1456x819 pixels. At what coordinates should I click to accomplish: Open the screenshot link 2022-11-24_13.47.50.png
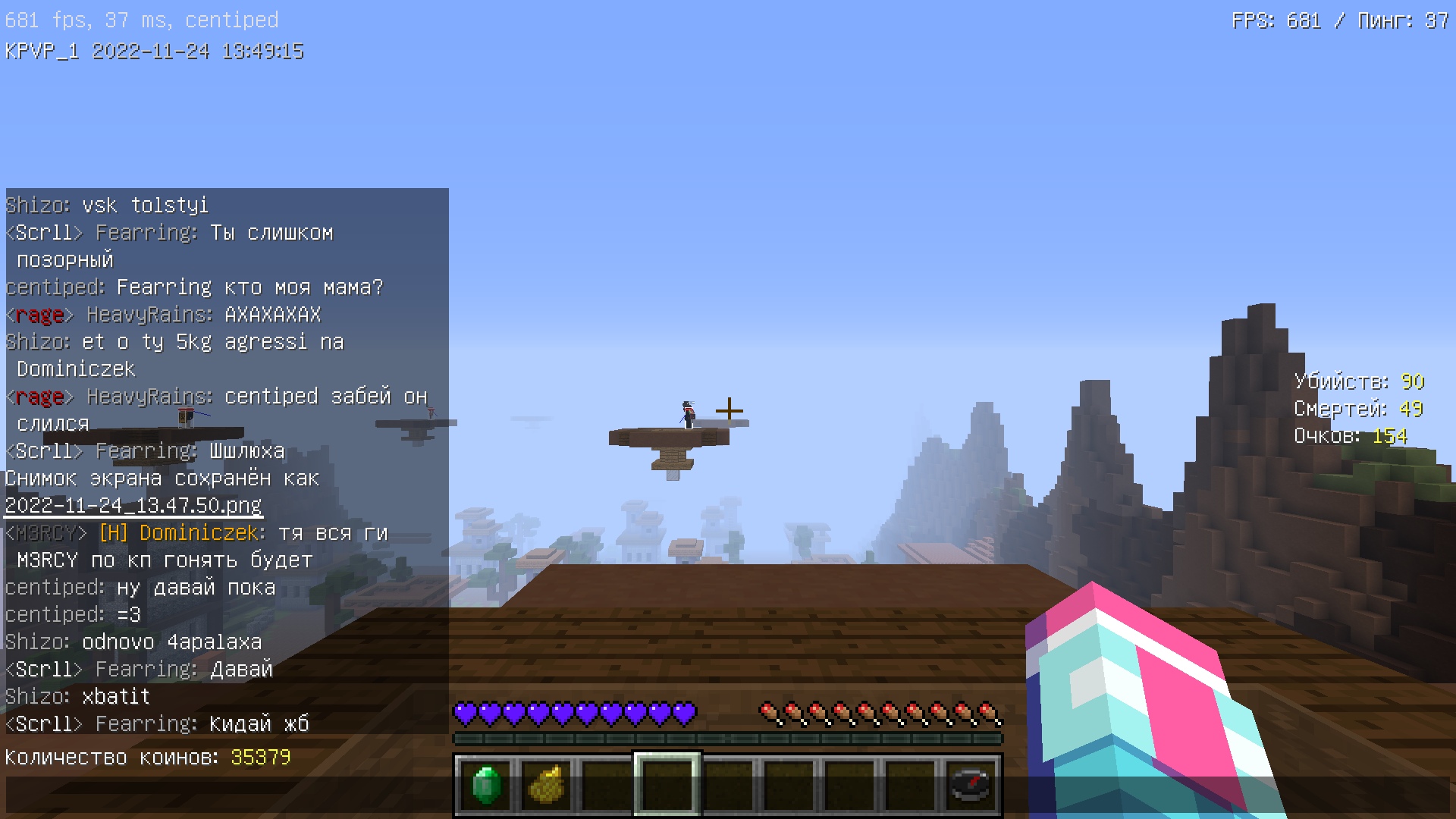(x=132, y=505)
